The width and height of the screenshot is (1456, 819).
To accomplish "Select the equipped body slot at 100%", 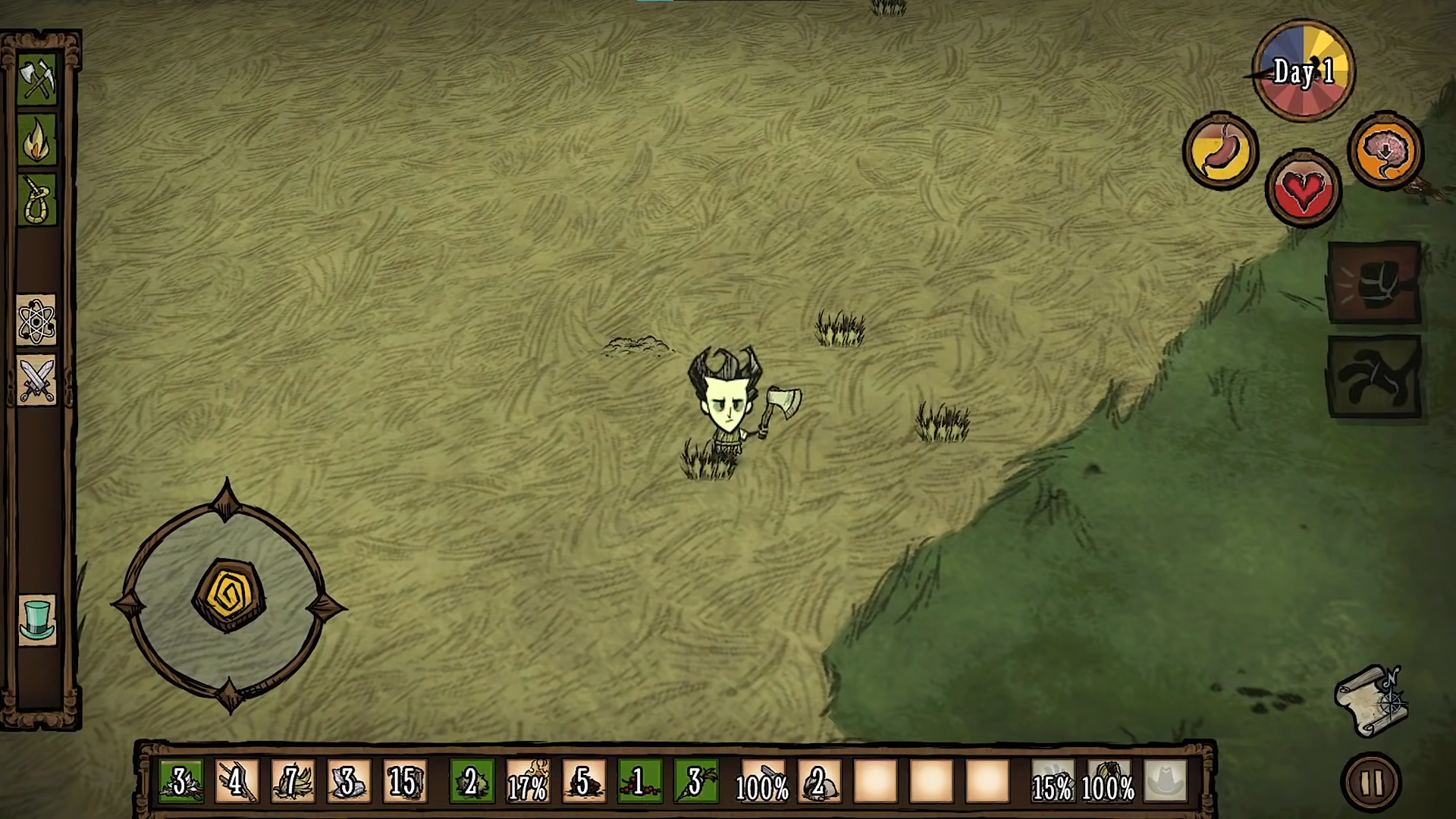I will pos(1109,782).
